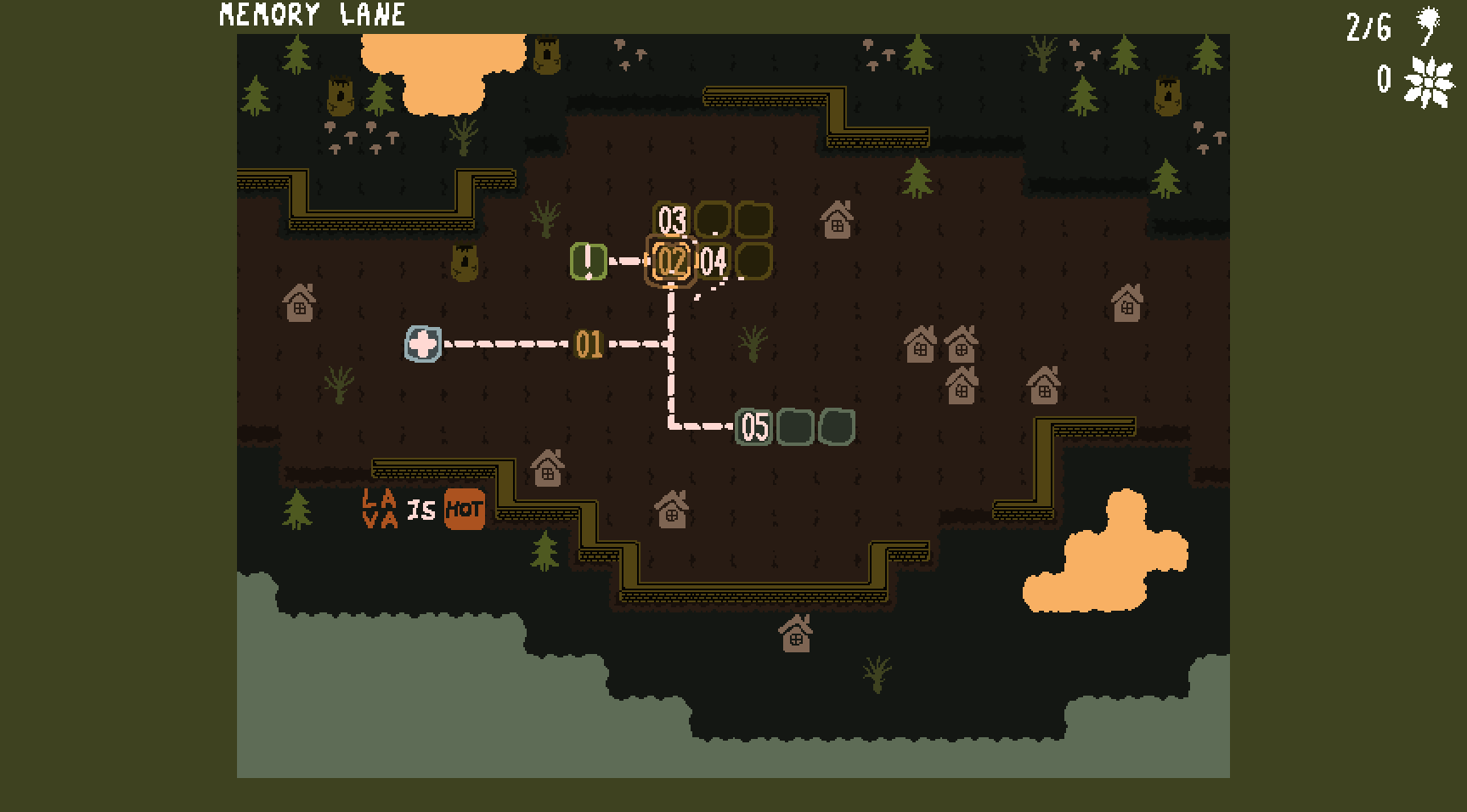Click the MEMORY LANE title

(x=311, y=14)
